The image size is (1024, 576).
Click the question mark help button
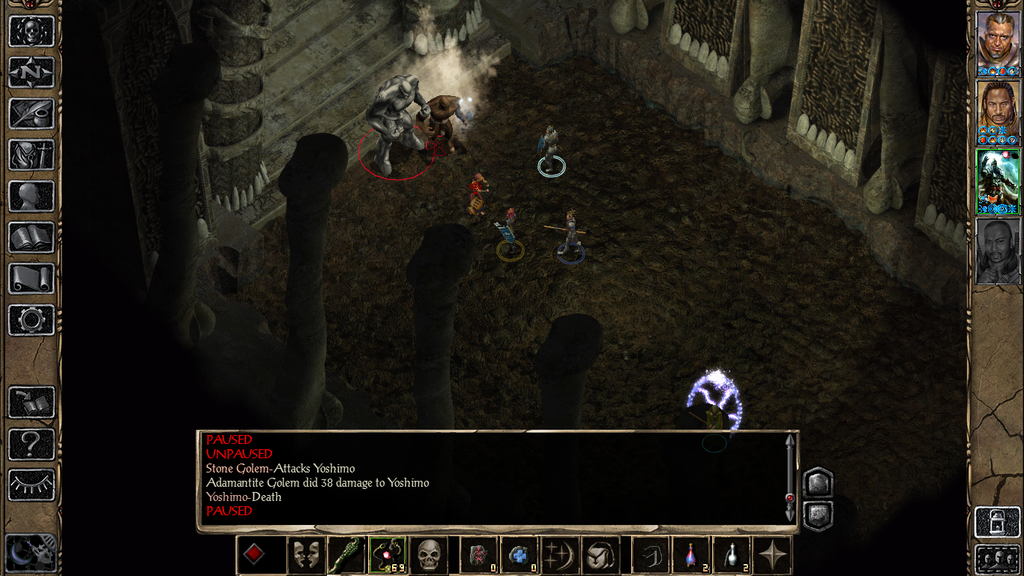click(x=31, y=443)
